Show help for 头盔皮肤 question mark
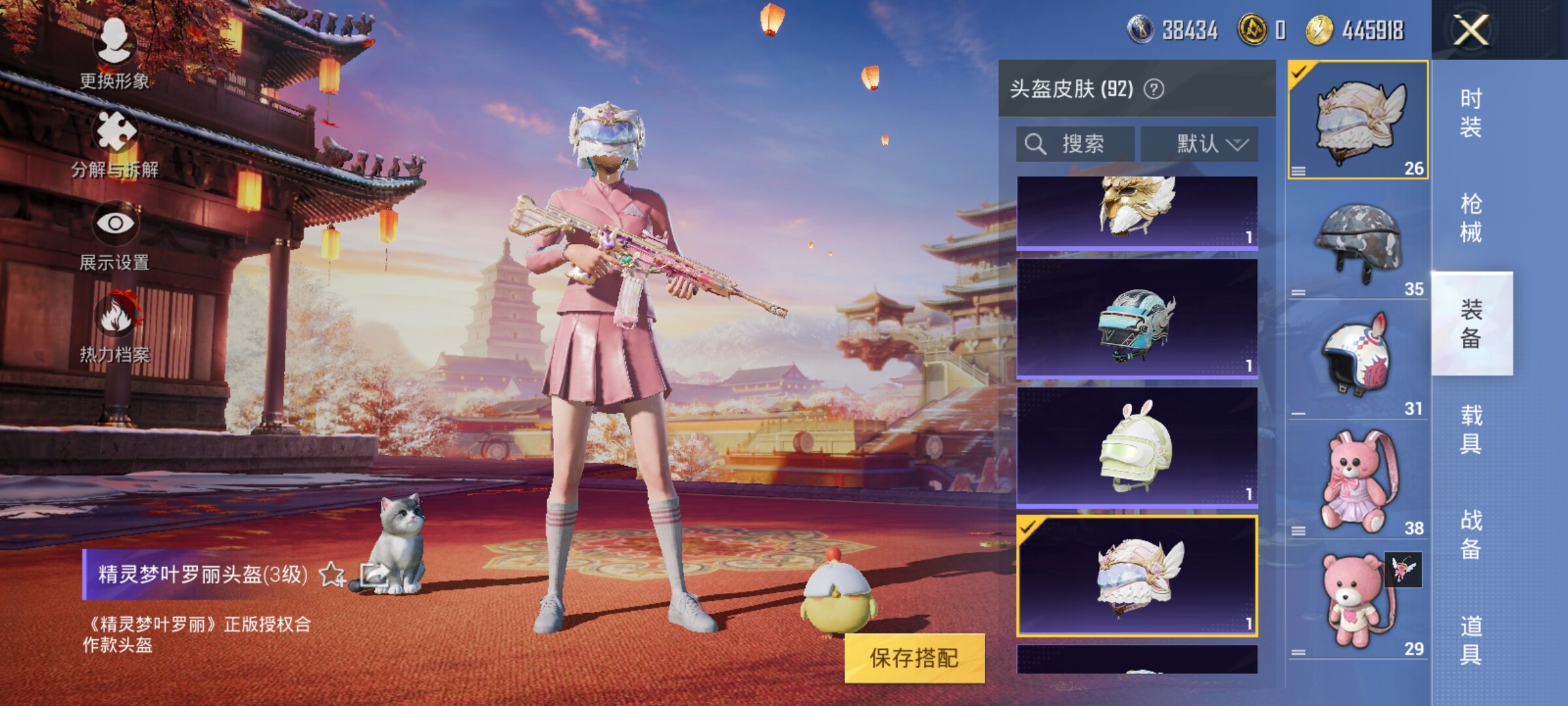Screen dimensions: 1568x706 (1154, 89)
